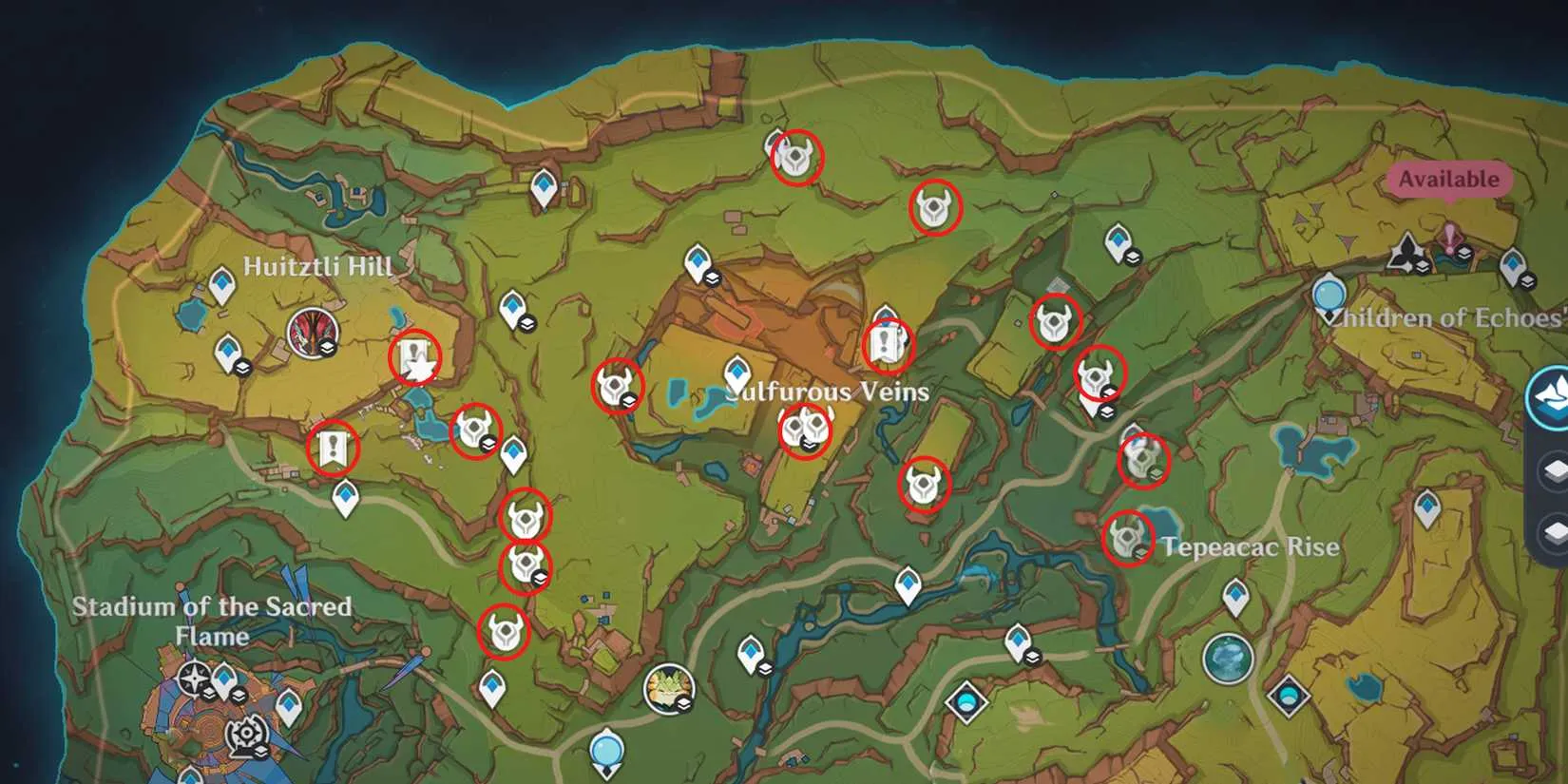Screen dimensions: 1568x784
Task: Open the circled exclamation marker by Sulfurous Veins
Action: point(887,344)
